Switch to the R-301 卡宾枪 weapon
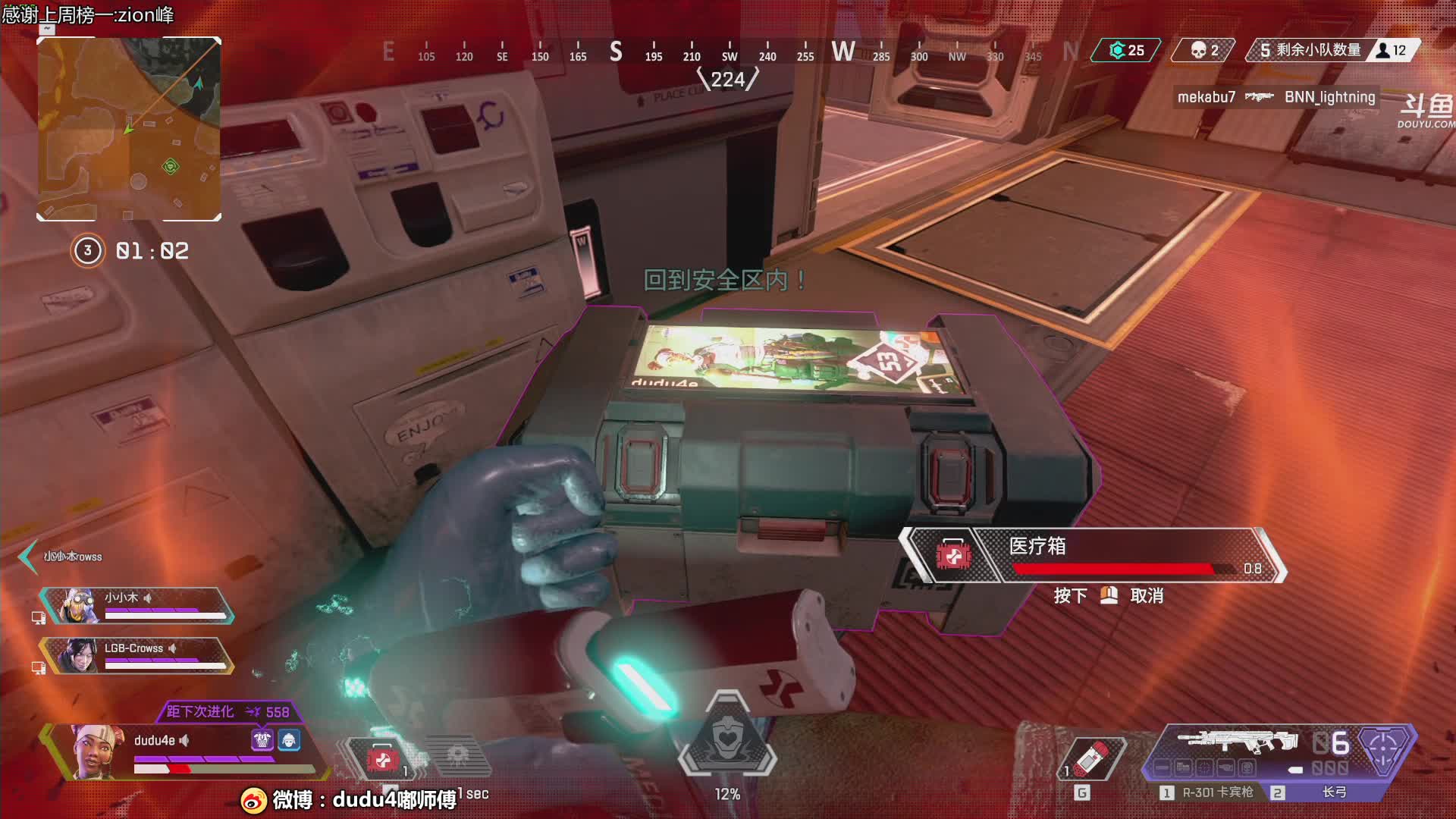 (1216, 792)
